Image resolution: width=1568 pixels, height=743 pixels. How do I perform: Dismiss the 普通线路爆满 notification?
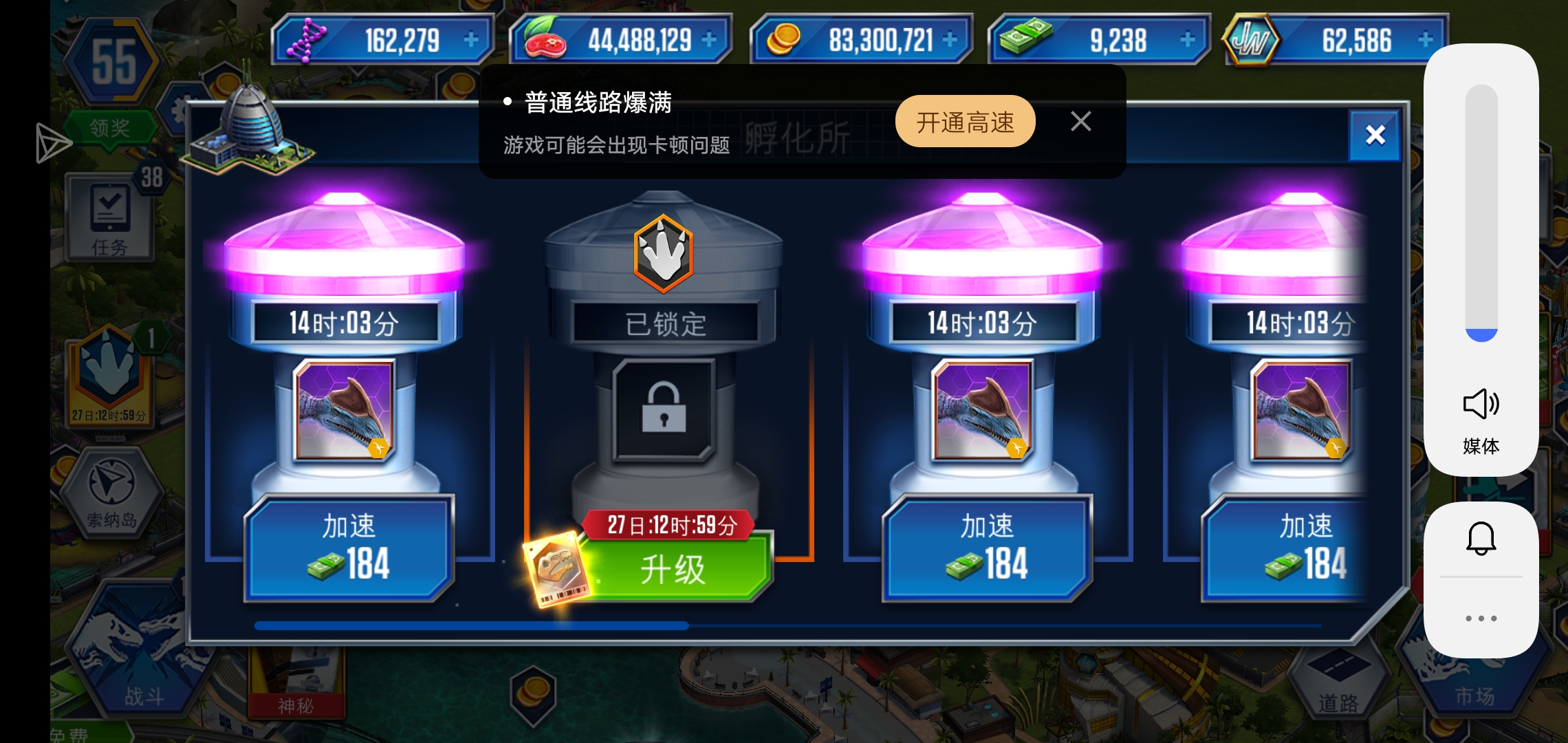click(1080, 122)
